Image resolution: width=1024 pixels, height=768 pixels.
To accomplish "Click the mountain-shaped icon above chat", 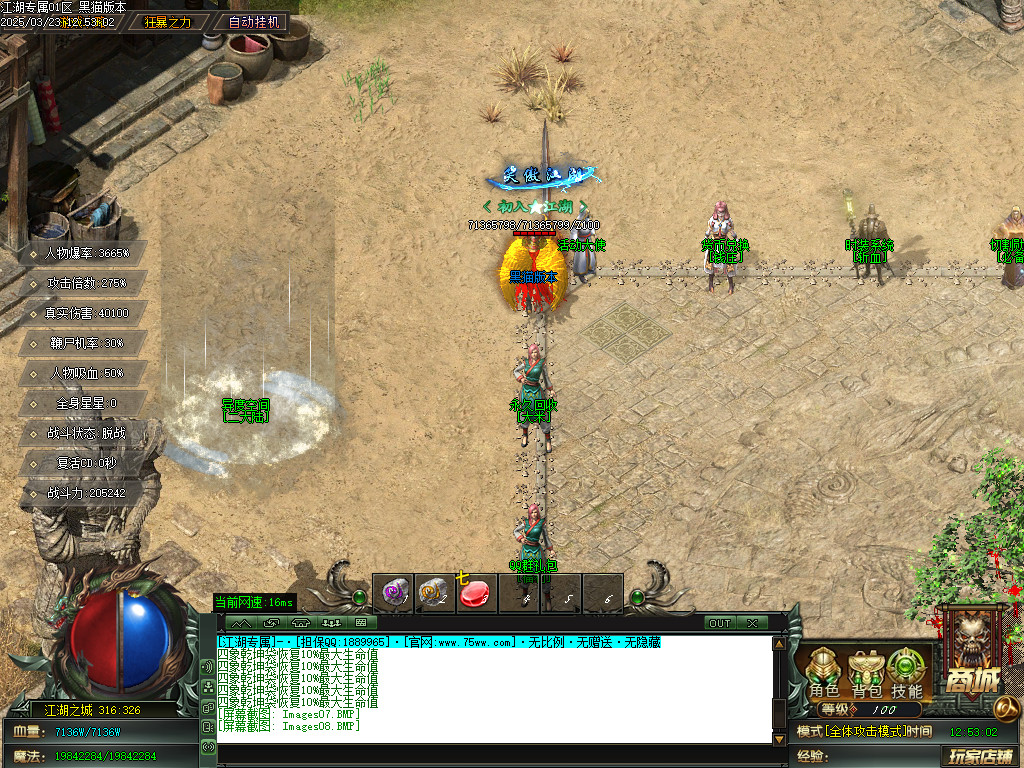I will (242, 623).
